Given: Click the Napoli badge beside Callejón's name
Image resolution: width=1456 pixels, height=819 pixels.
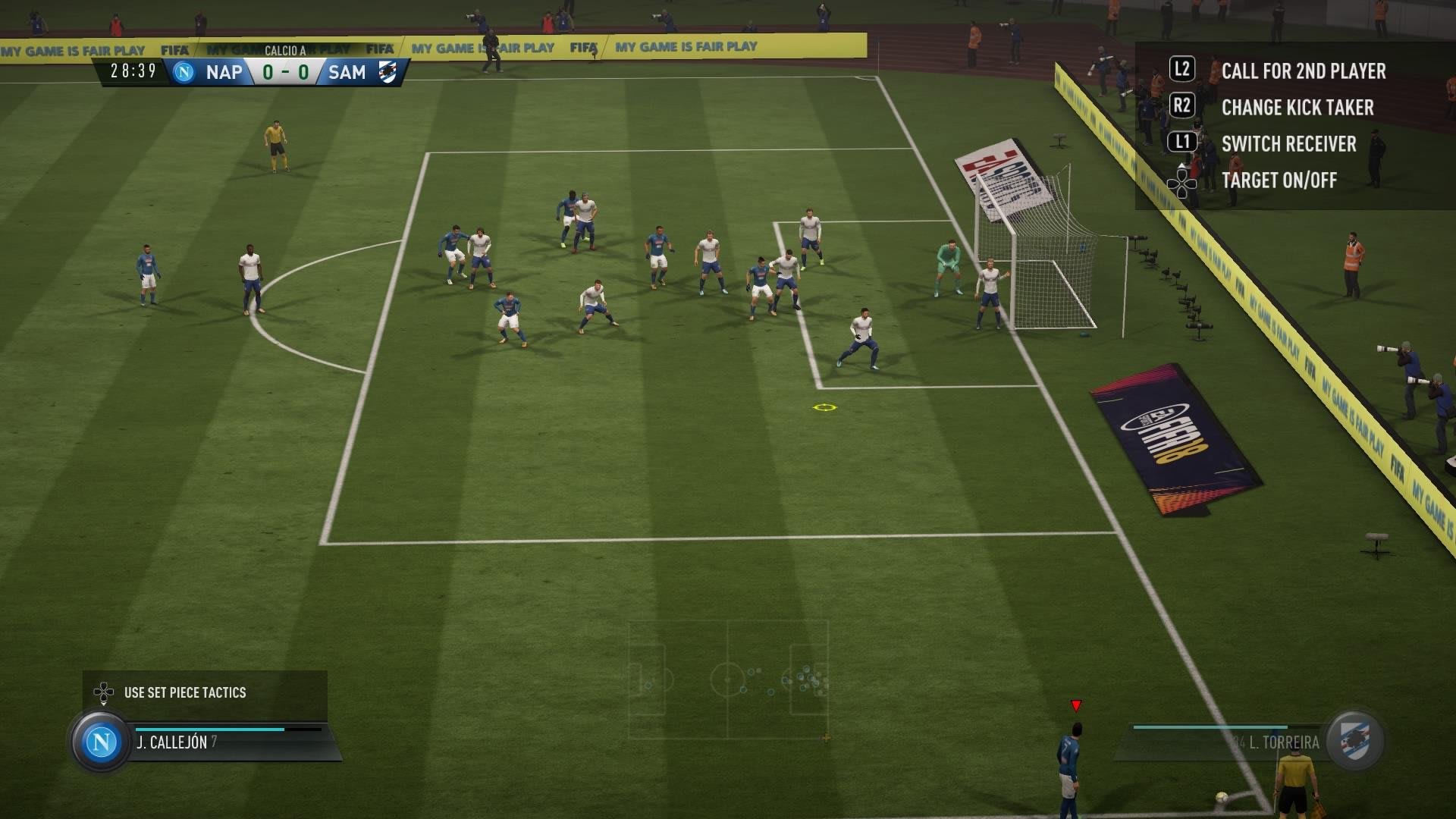Looking at the screenshot, I should [x=101, y=742].
